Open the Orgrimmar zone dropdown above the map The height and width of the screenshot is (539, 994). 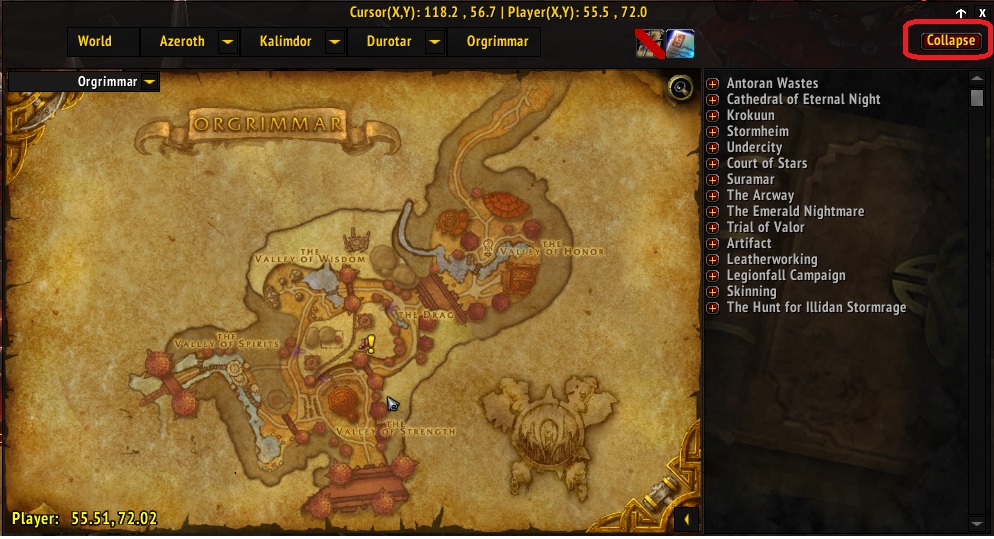tap(149, 81)
